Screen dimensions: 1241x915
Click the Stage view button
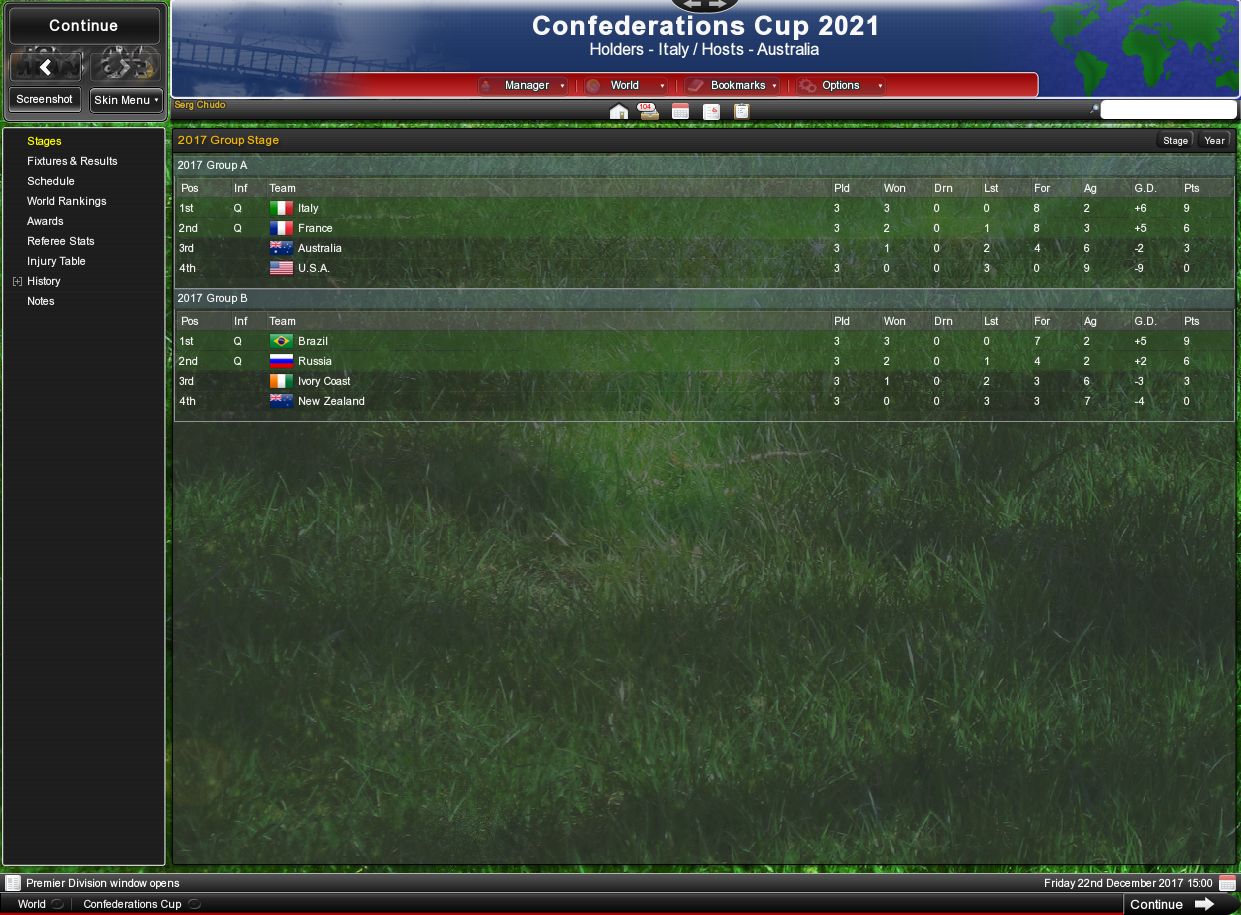click(x=1175, y=141)
